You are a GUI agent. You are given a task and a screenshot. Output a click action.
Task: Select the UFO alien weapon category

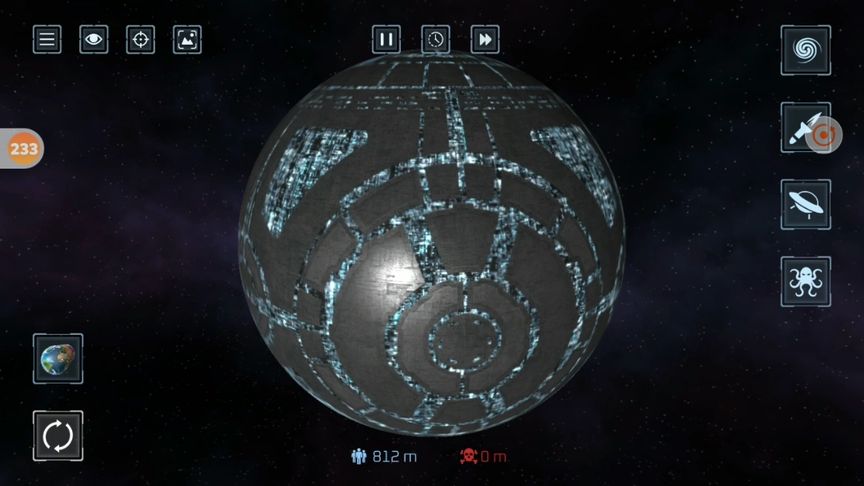(x=805, y=204)
